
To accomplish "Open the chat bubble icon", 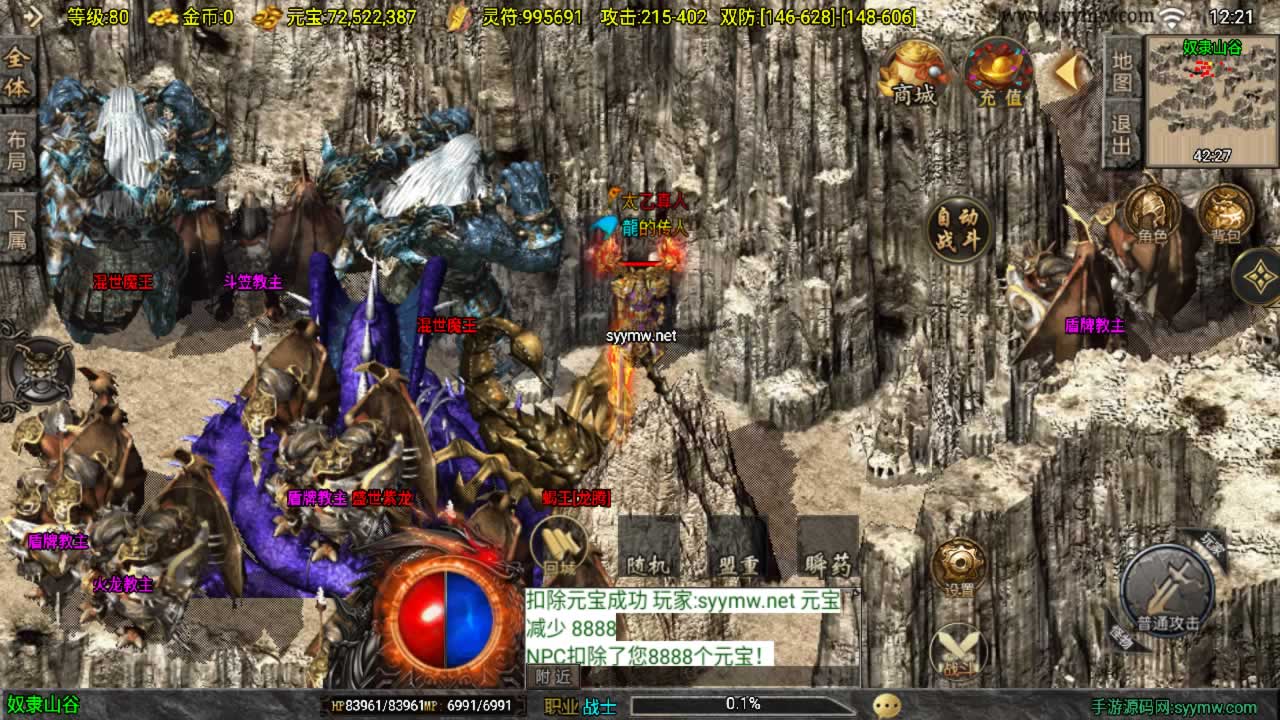I will tap(886, 705).
